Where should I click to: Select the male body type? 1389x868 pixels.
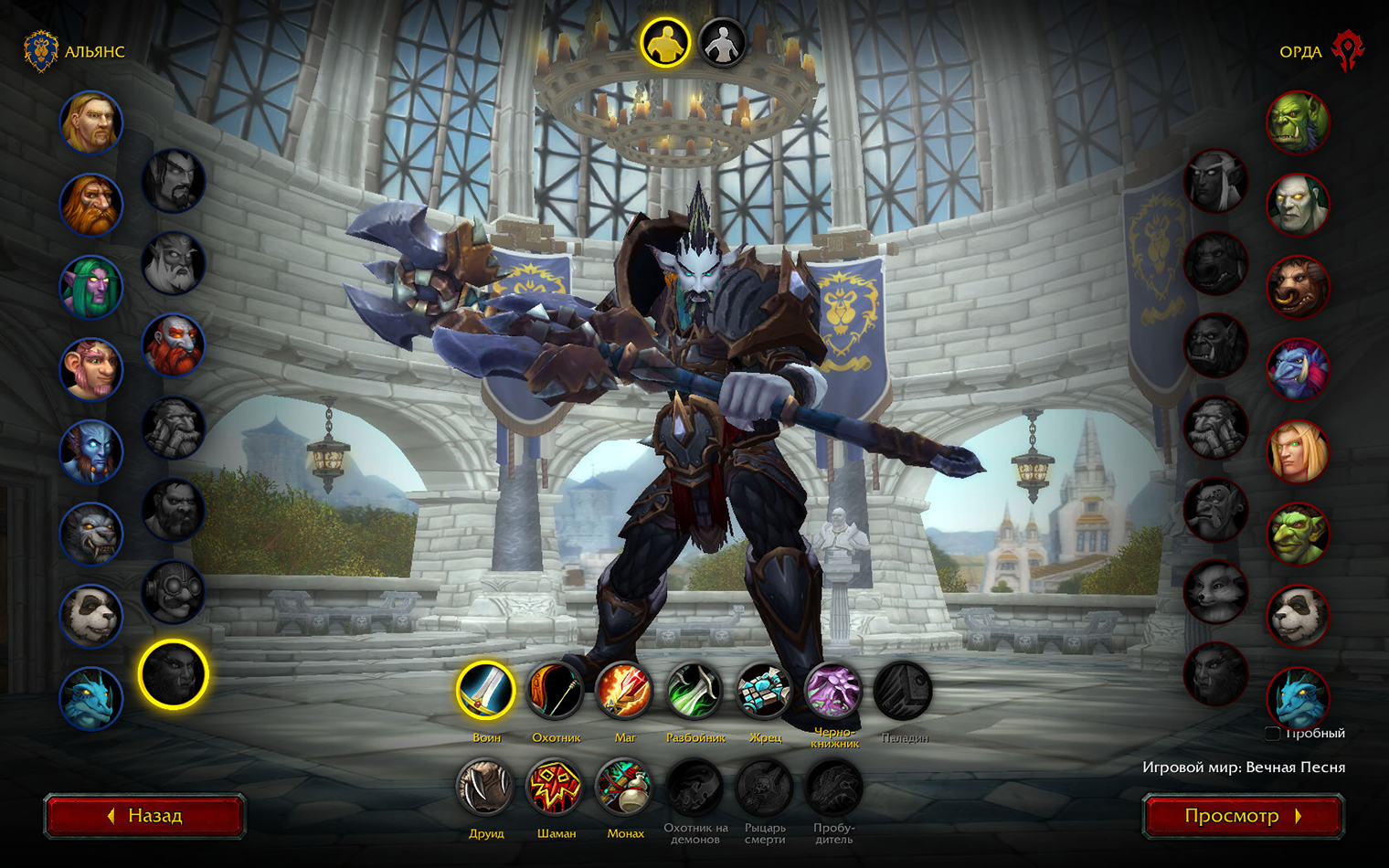click(665, 43)
